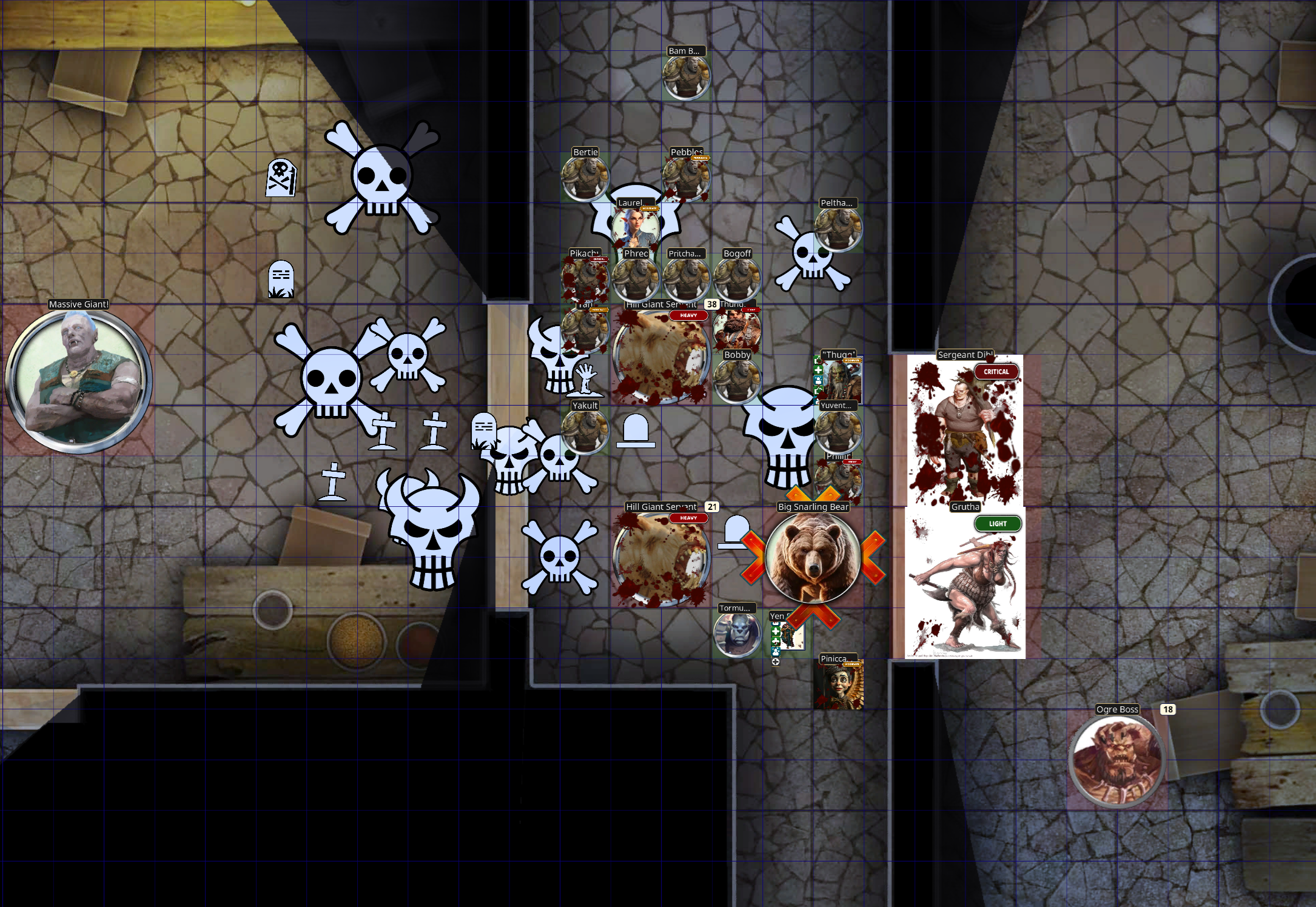Select the rounded headstone icon beside Yakult
1316x907 pixels.
pyautogui.click(x=635, y=432)
